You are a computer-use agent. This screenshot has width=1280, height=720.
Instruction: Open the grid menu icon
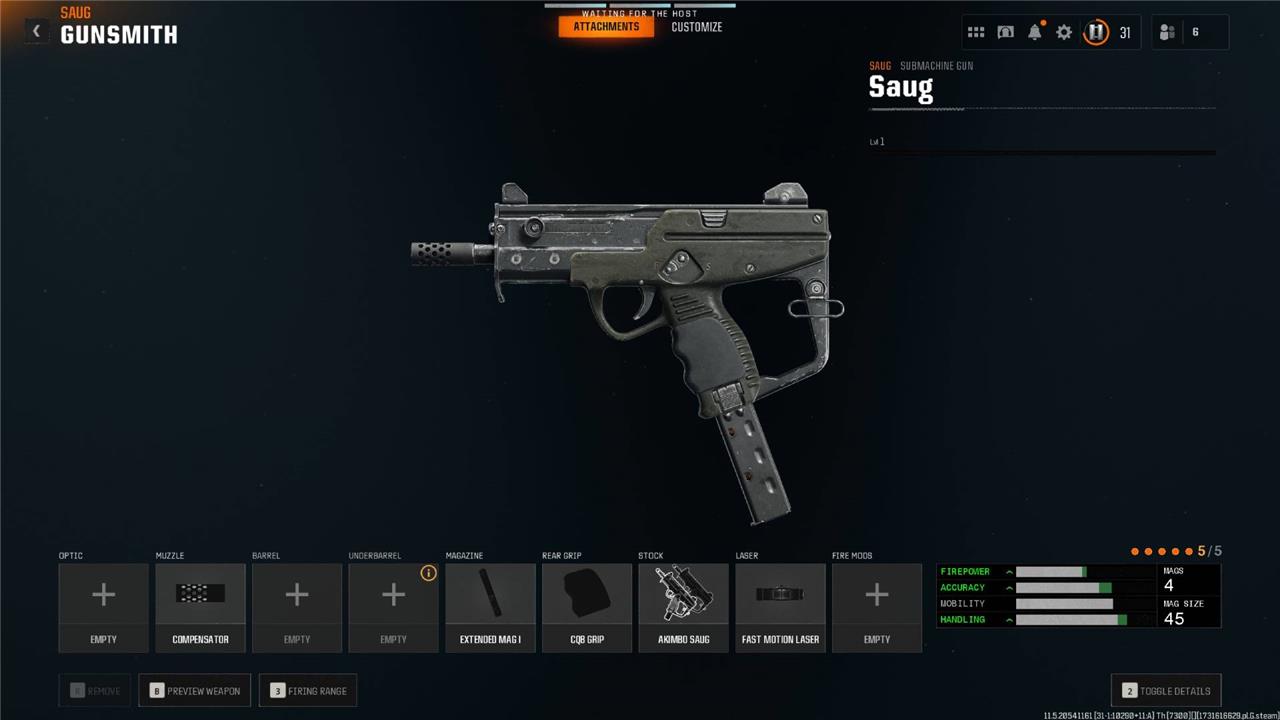click(976, 32)
